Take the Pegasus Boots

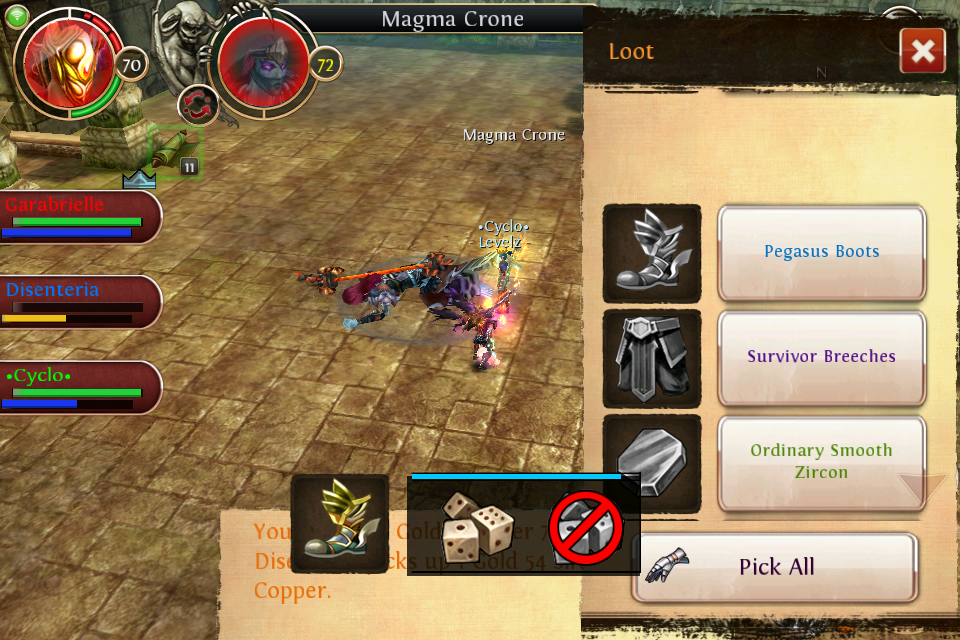821,252
